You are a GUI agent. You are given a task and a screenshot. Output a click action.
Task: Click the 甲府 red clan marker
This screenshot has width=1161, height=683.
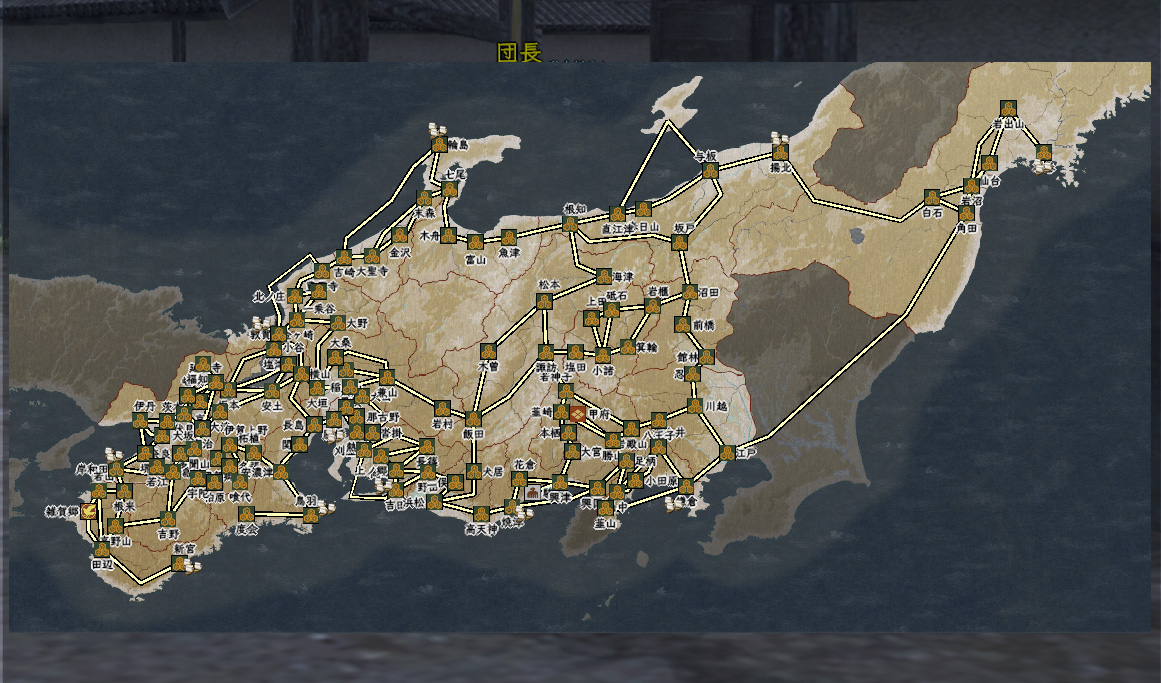click(x=578, y=413)
